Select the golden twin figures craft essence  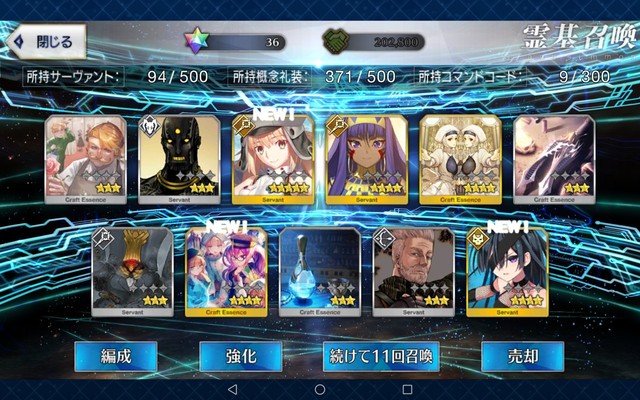click(x=460, y=160)
